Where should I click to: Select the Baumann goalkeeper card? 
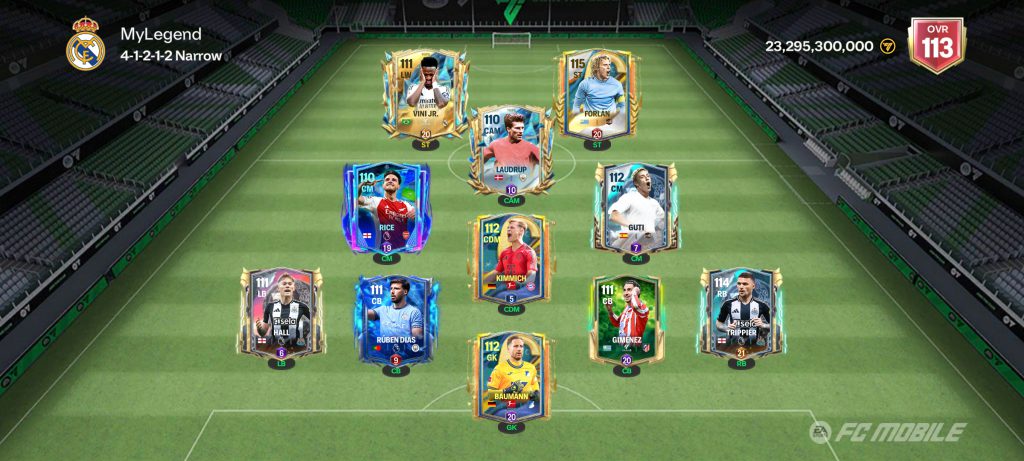(511, 376)
